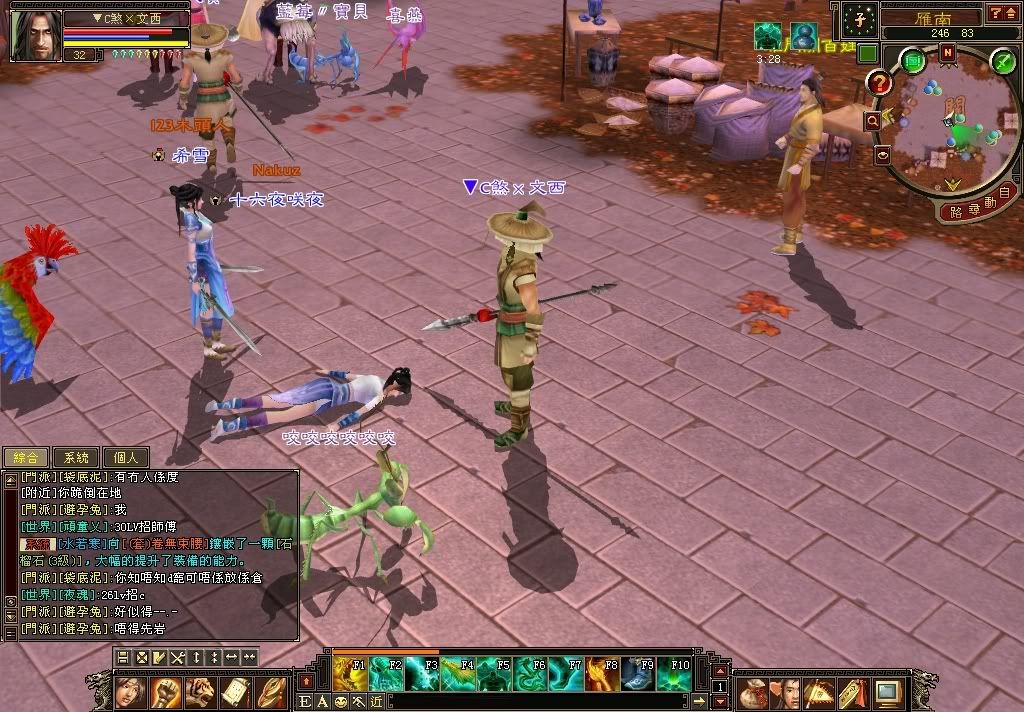Click the magnifier button beside minimap
This screenshot has height=712, width=1024.
click(873, 120)
